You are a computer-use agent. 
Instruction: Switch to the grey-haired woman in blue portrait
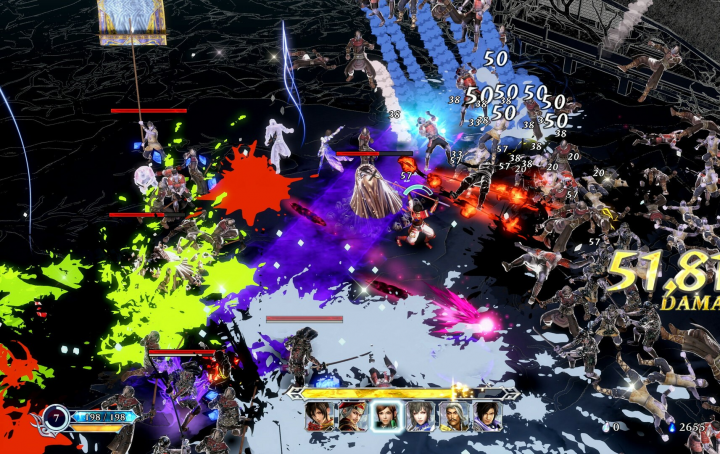421,416
